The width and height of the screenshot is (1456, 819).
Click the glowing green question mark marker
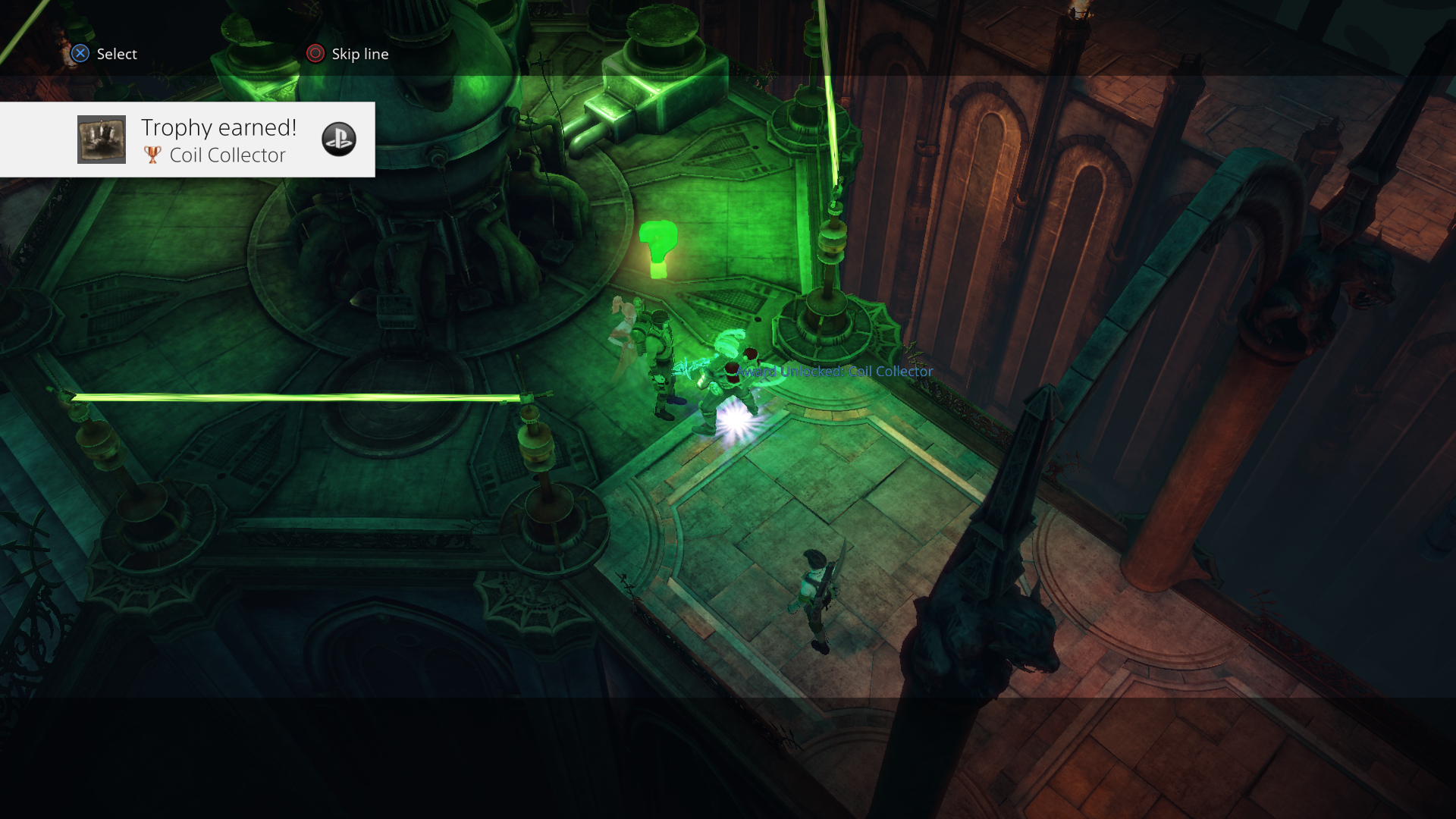[x=659, y=244]
